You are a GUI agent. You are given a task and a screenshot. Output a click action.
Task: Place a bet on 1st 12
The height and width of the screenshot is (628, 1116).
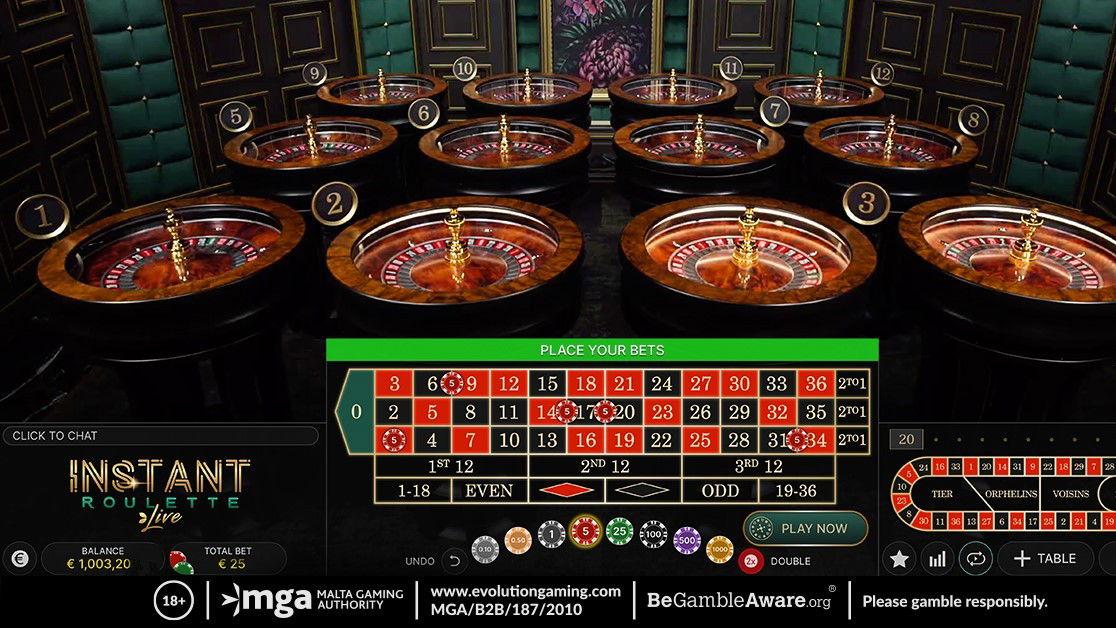coord(451,466)
